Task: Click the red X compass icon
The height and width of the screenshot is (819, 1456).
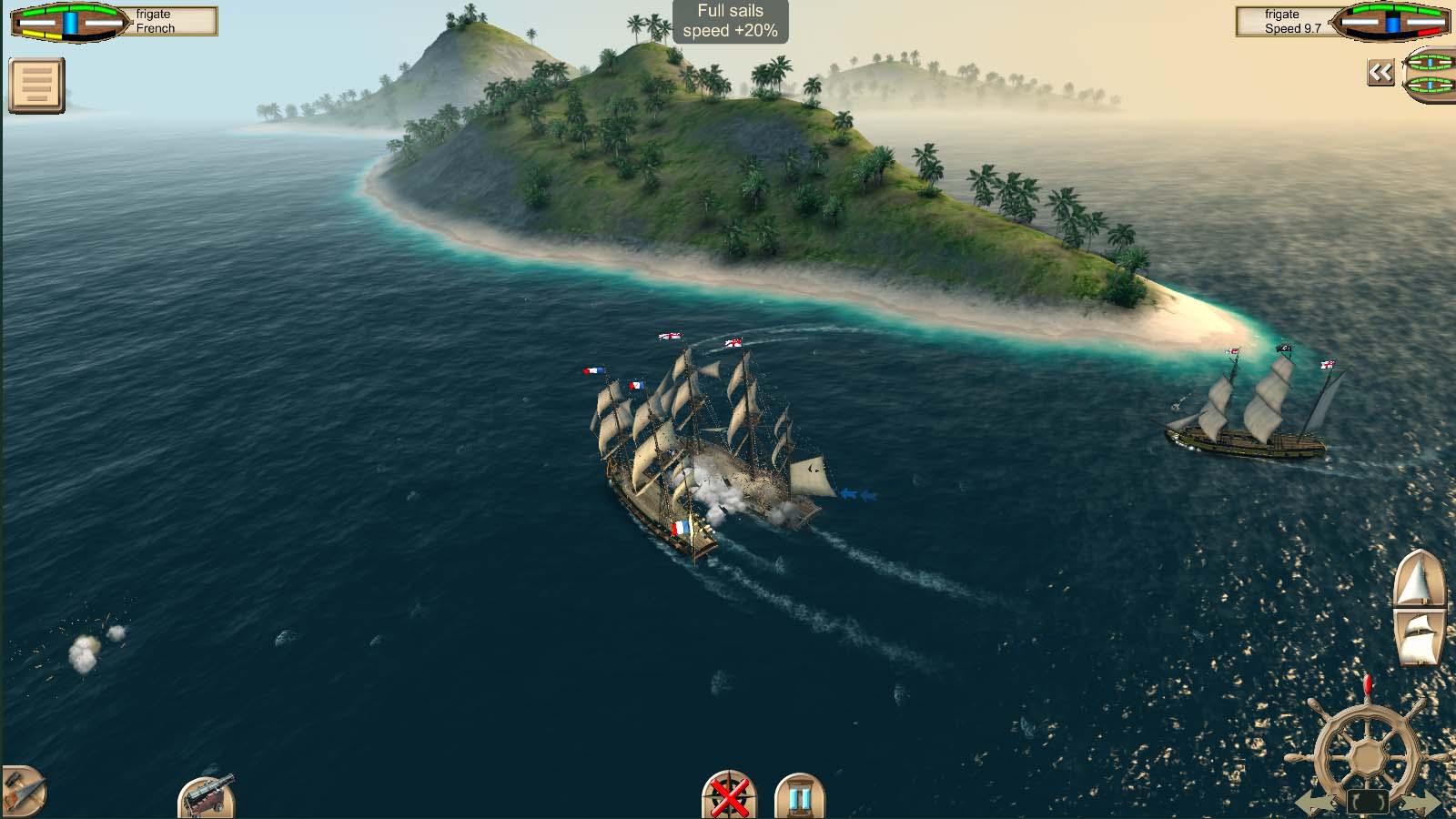Action: 729,798
